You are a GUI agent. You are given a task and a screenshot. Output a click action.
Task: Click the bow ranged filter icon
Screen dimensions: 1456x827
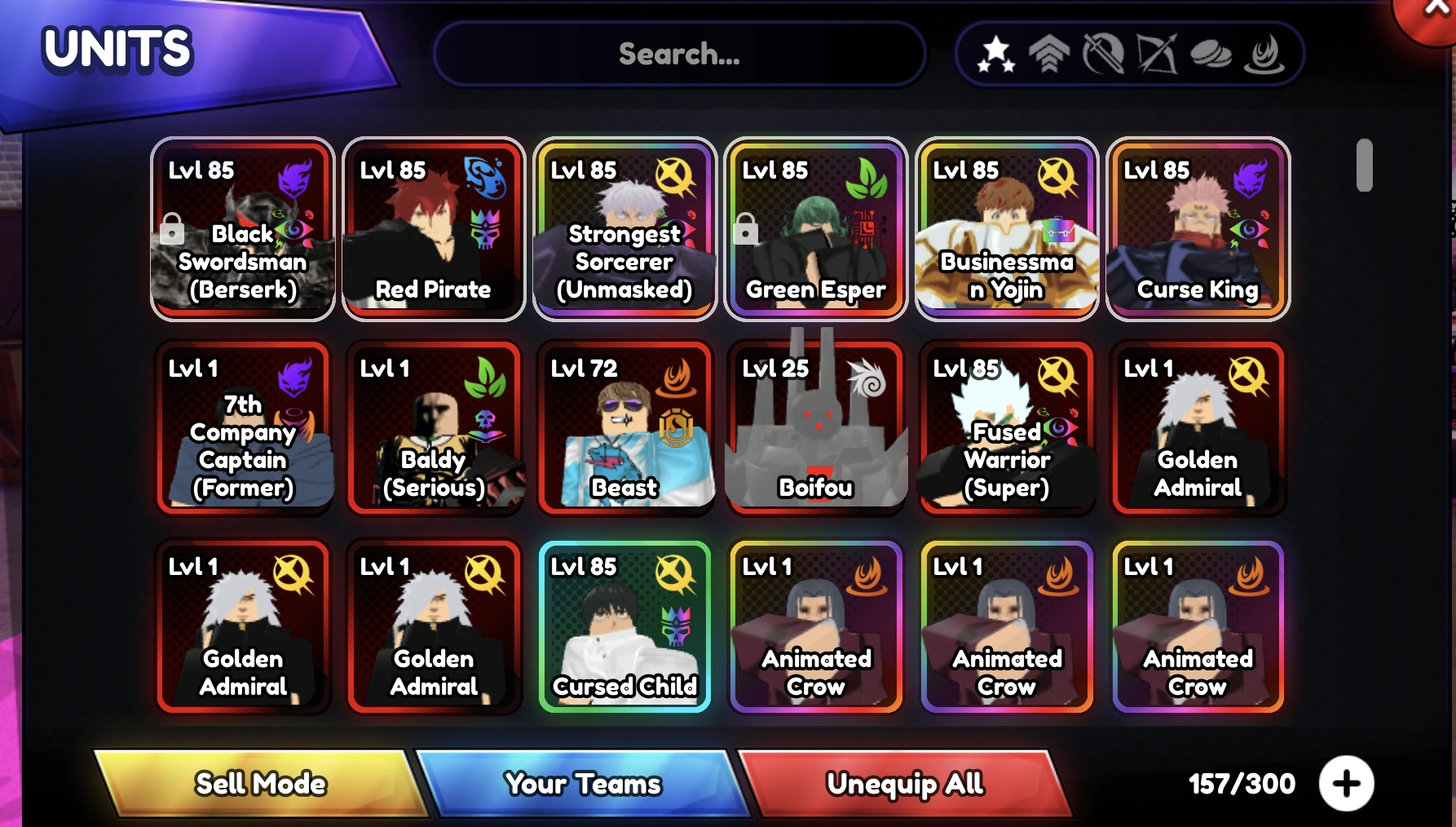click(1158, 53)
